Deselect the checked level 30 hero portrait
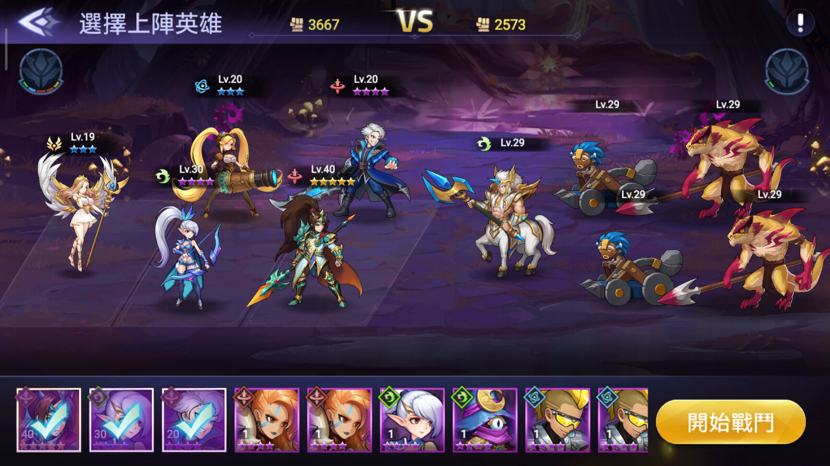 click(x=122, y=421)
